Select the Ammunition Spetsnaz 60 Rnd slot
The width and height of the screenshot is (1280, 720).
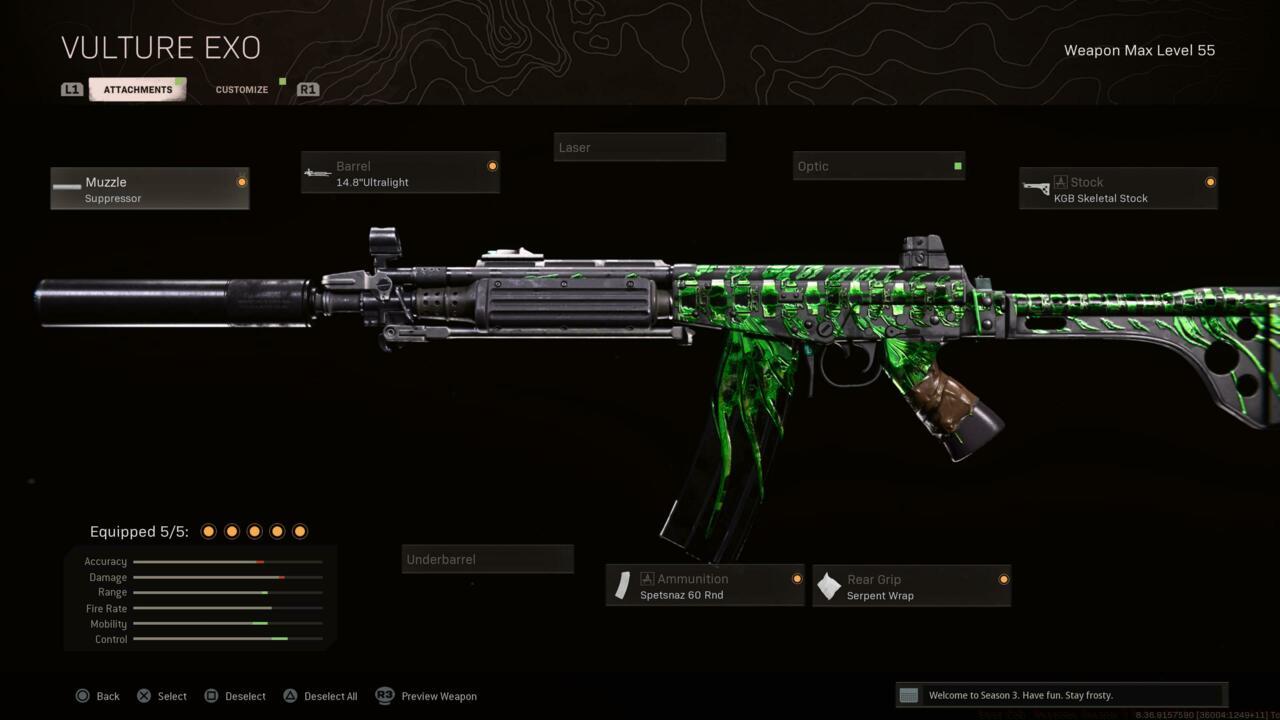[705, 586]
